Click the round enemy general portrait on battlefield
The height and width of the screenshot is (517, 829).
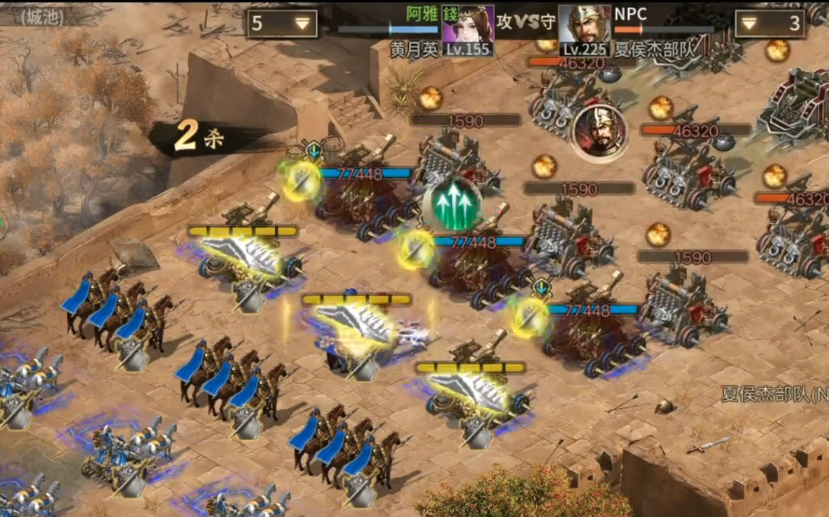click(x=594, y=132)
